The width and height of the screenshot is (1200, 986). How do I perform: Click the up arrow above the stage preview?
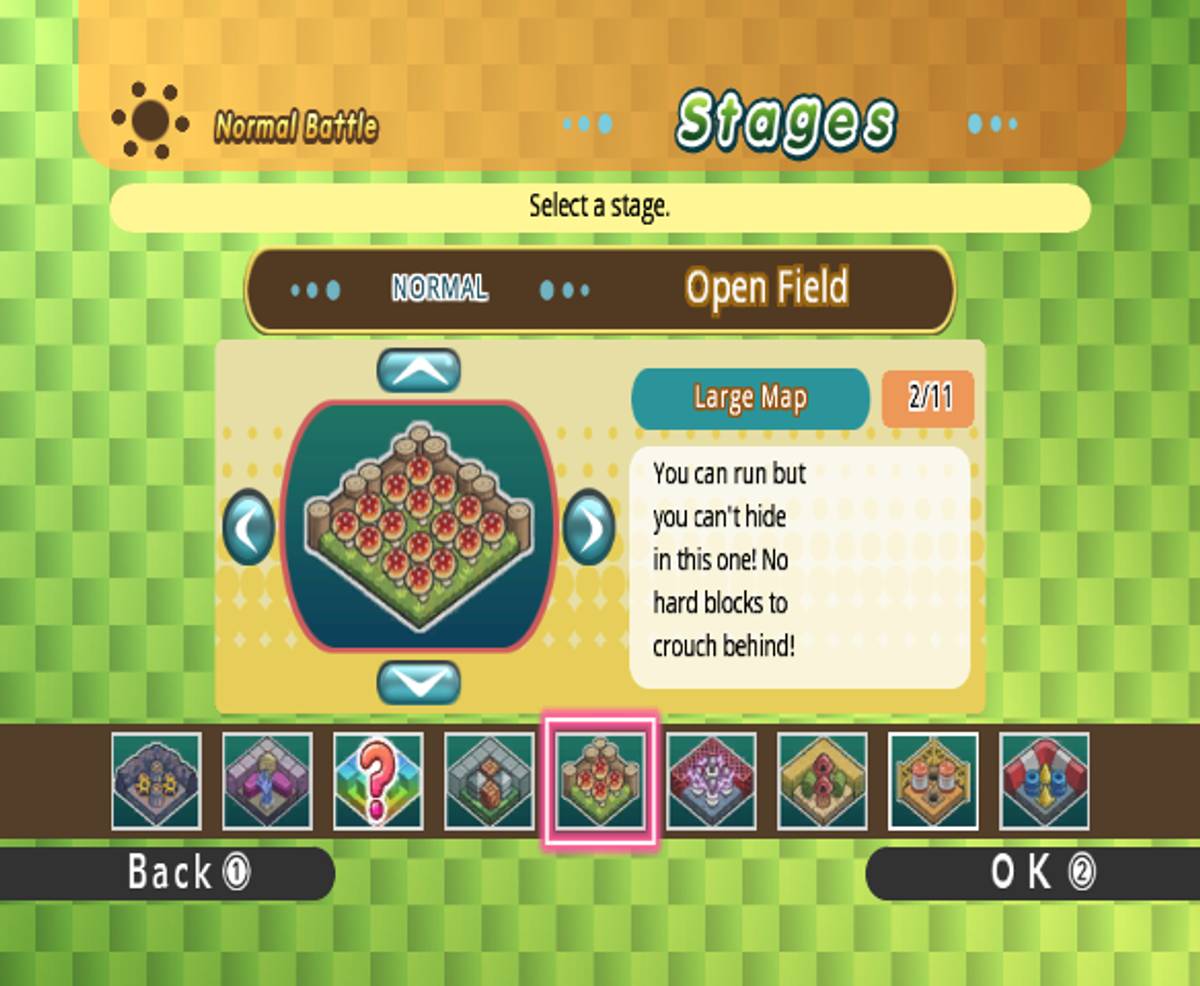point(418,370)
